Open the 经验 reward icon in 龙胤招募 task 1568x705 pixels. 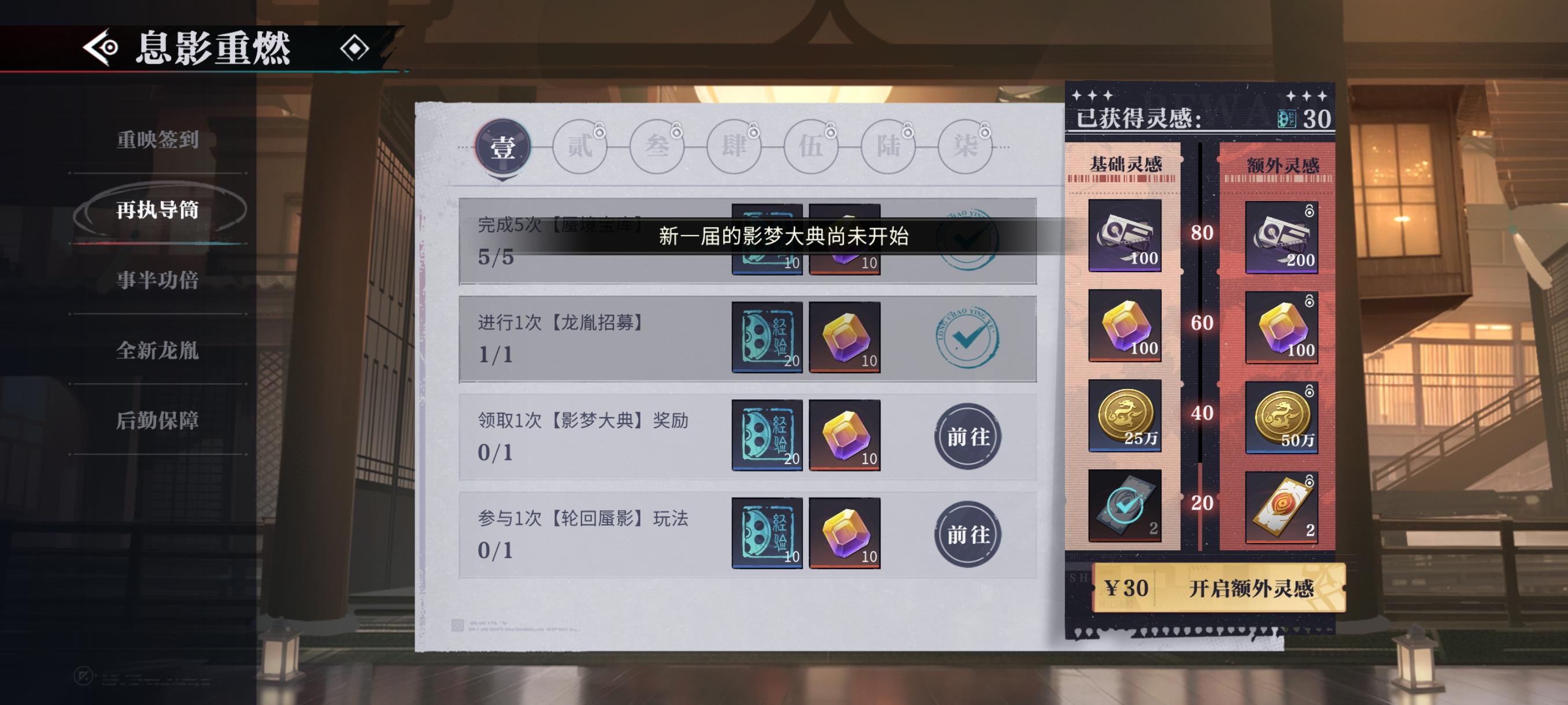coord(766,336)
